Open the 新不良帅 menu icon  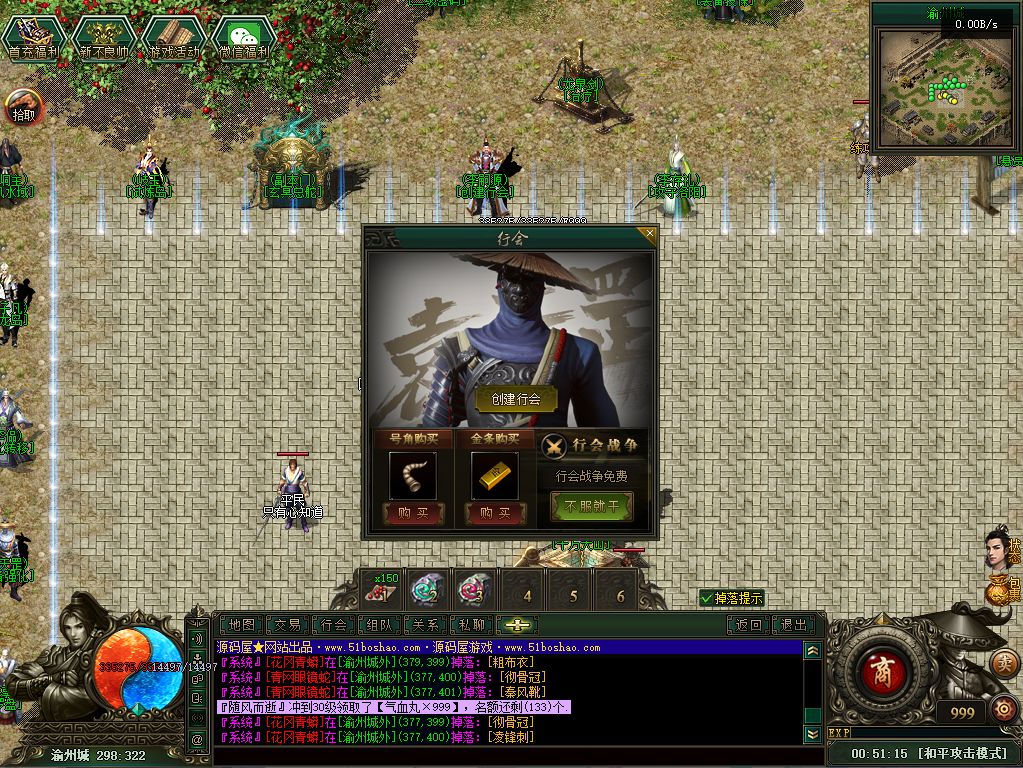click(104, 39)
